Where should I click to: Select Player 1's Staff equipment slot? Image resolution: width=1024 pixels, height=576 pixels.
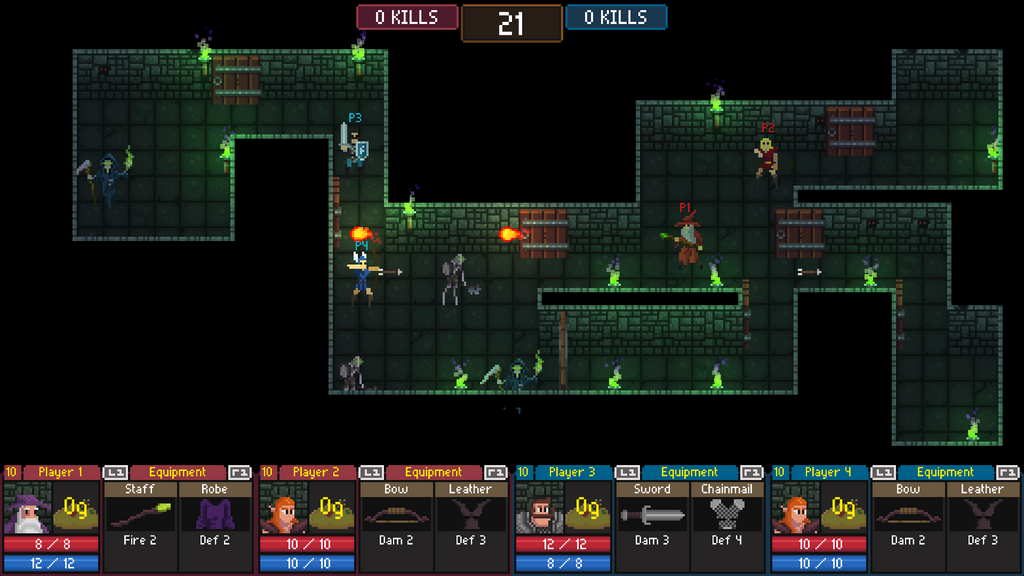point(140,515)
